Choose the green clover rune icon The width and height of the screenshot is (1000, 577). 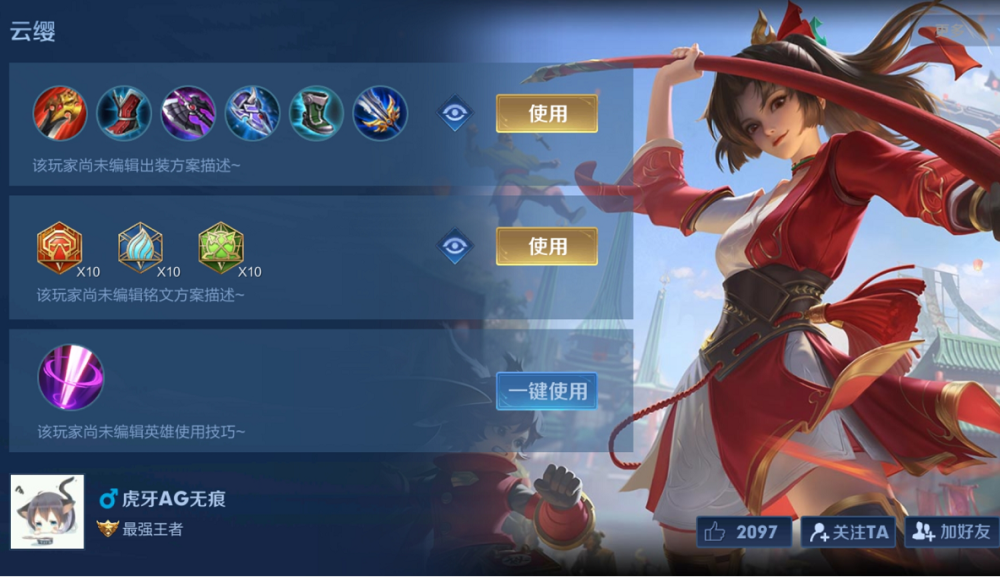tap(221, 247)
